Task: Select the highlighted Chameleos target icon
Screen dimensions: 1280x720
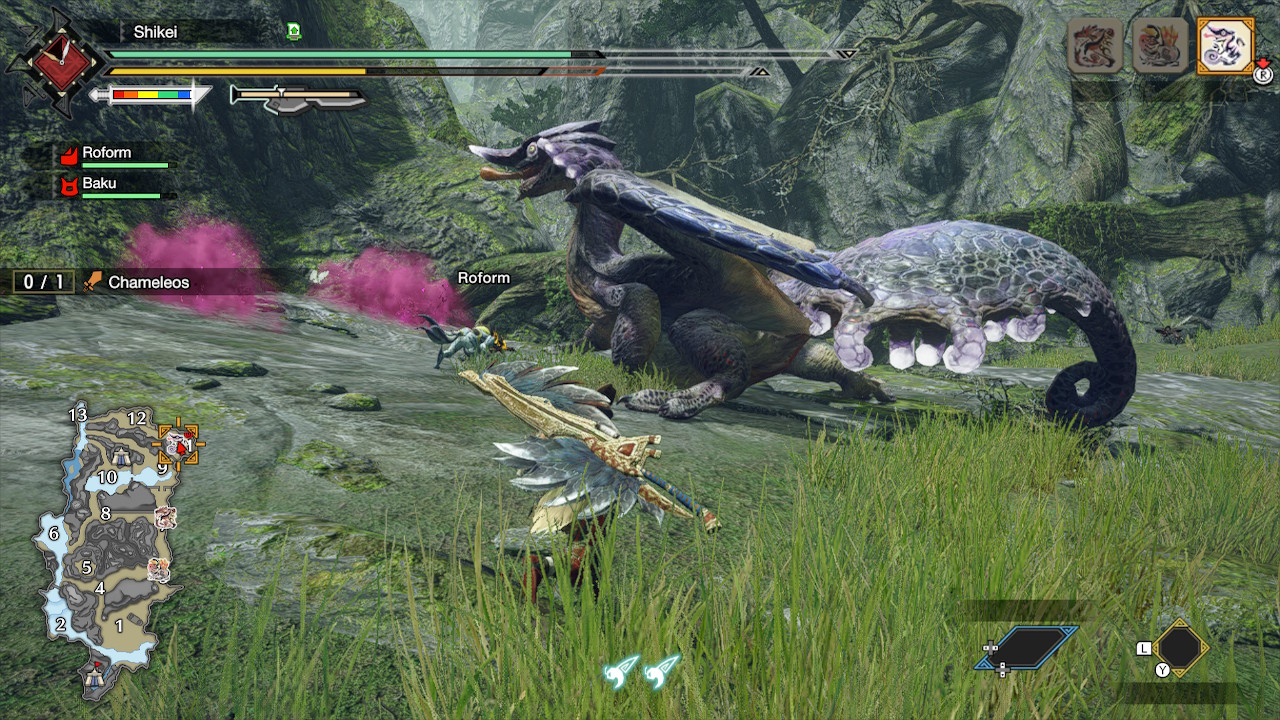Action: (1225, 45)
